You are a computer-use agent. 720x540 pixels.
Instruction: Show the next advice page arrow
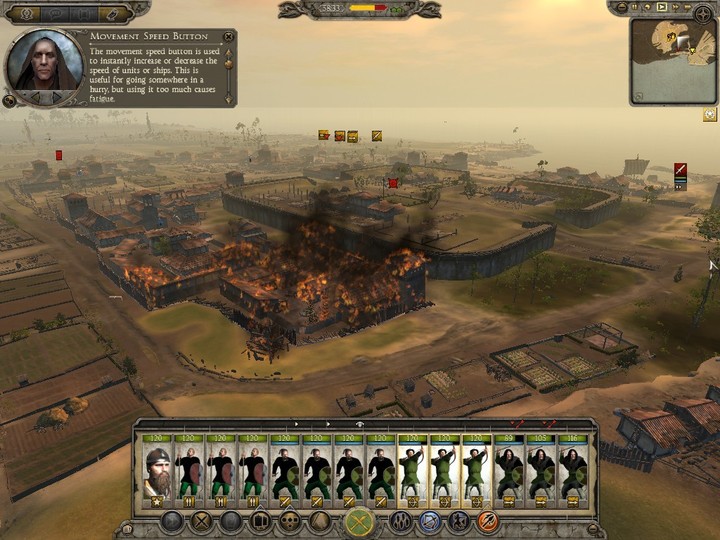pyautogui.click(x=57, y=97)
